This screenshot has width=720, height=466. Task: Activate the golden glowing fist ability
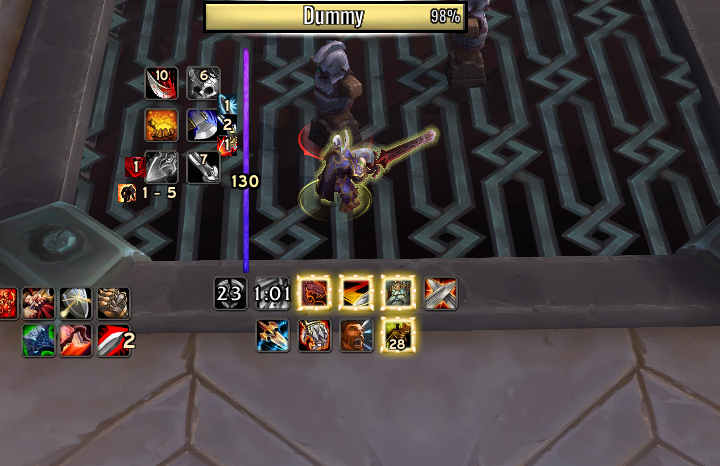click(x=161, y=125)
